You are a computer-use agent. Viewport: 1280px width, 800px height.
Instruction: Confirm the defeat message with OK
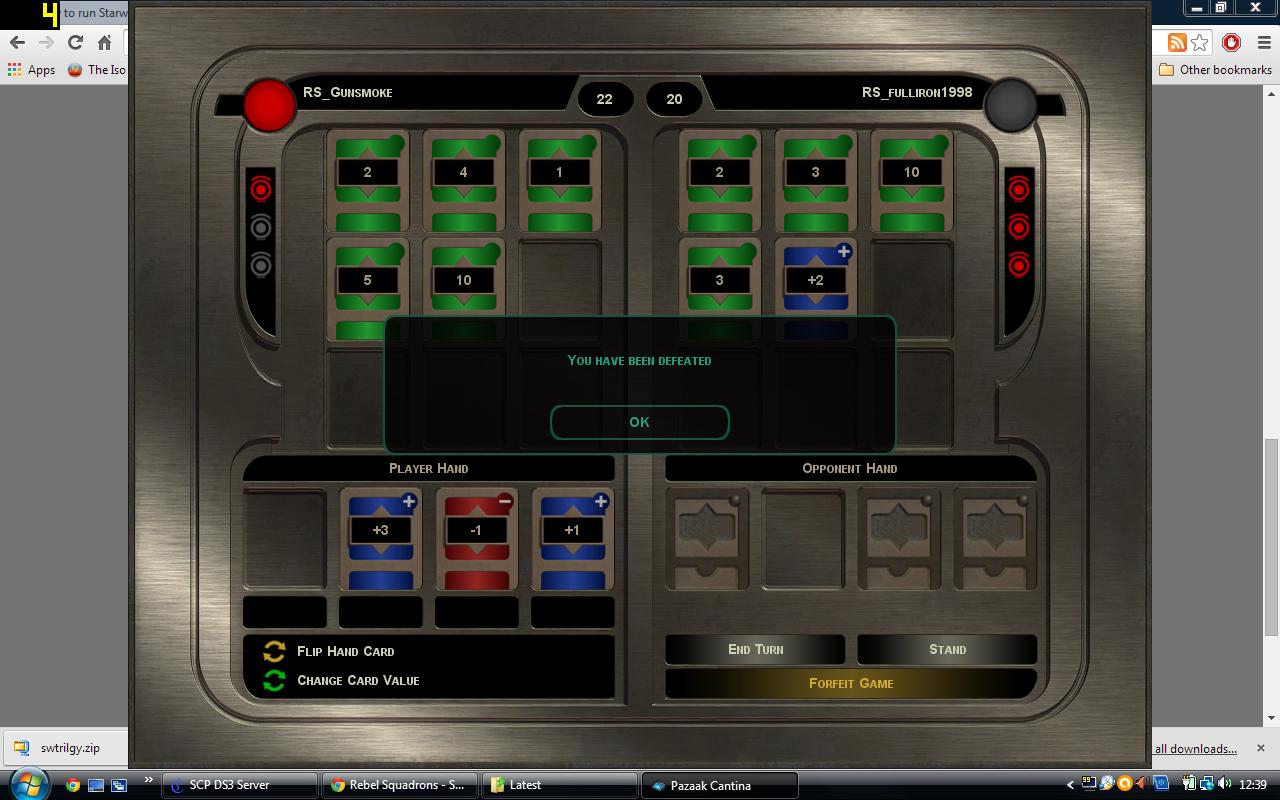(x=639, y=422)
